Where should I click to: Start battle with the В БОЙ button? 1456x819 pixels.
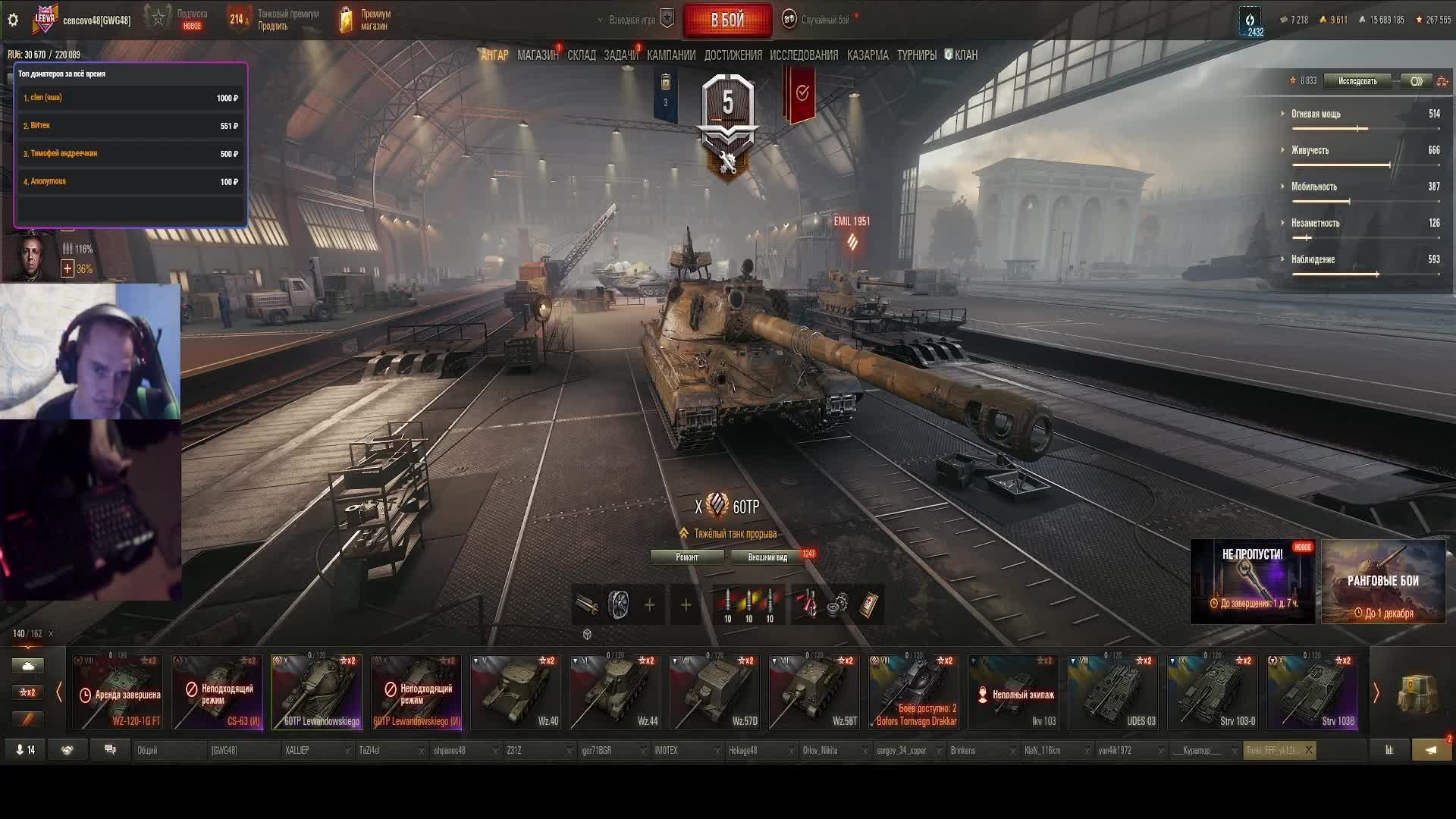click(727, 20)
